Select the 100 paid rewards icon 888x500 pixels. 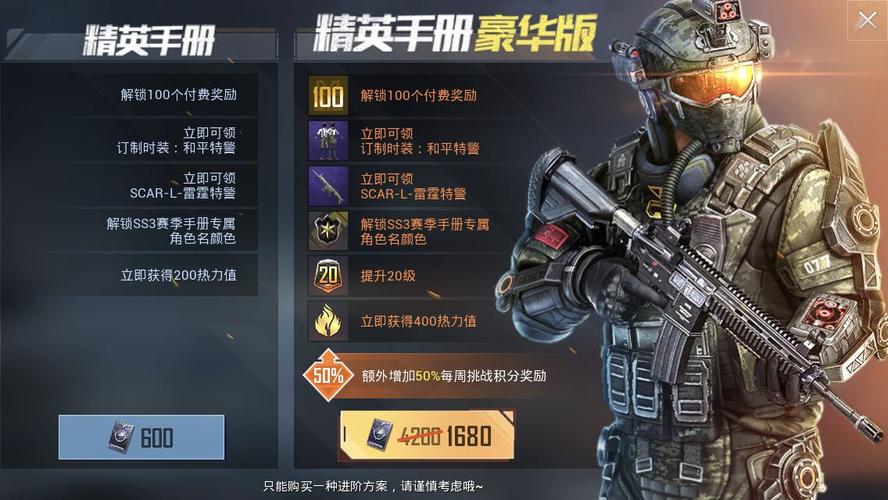pos(327,96)
